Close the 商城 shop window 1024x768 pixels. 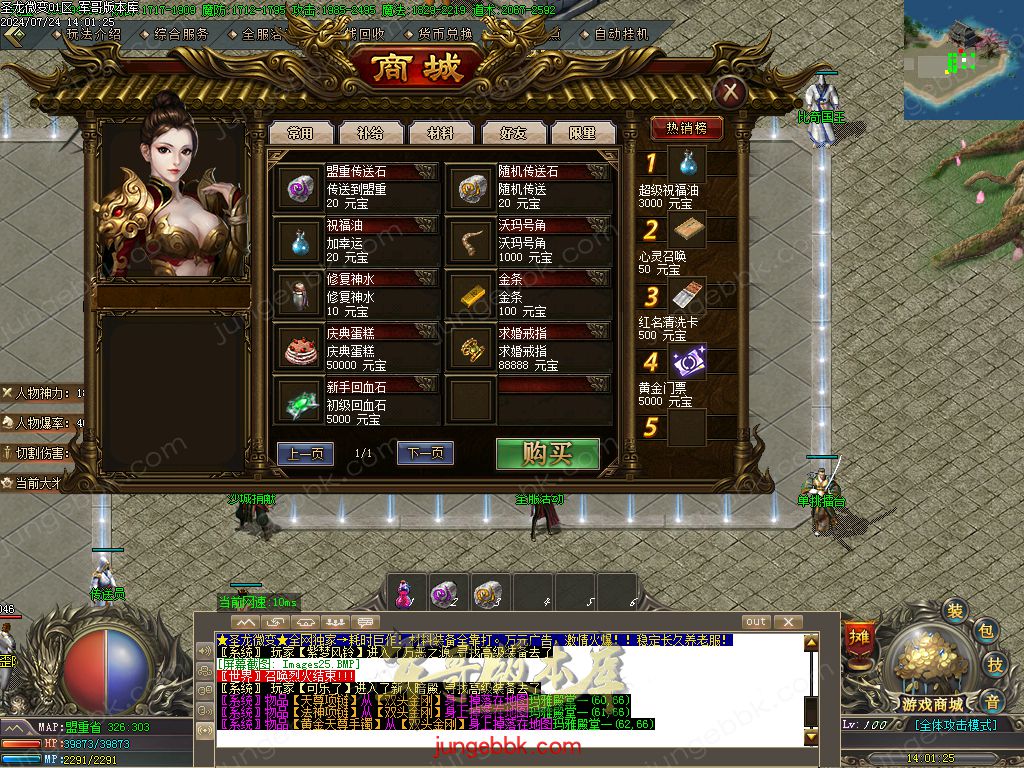click(x=731, y=93)
